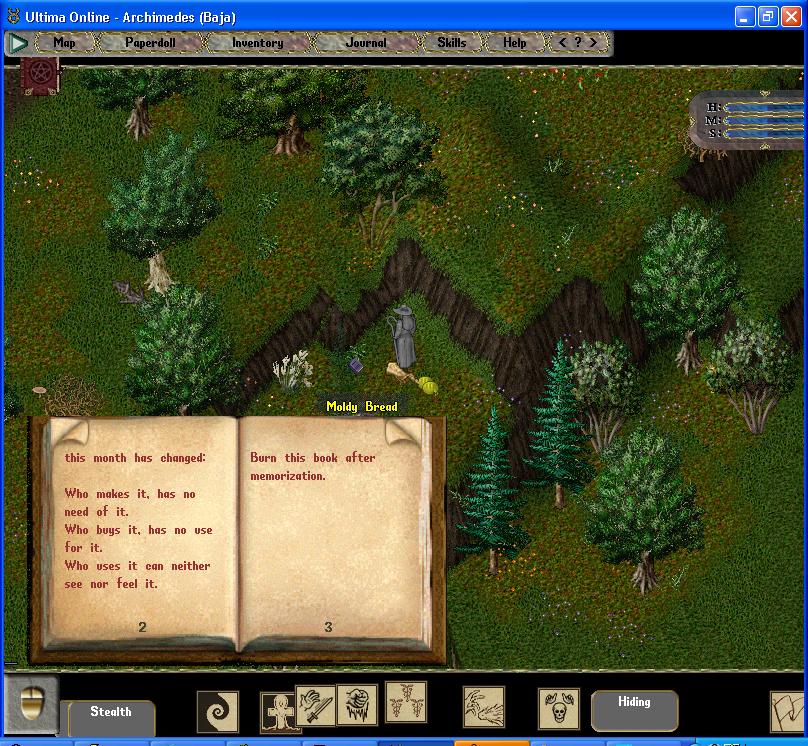
Task: Cast the dragon breath spell icon
Action: click(484, 706)
